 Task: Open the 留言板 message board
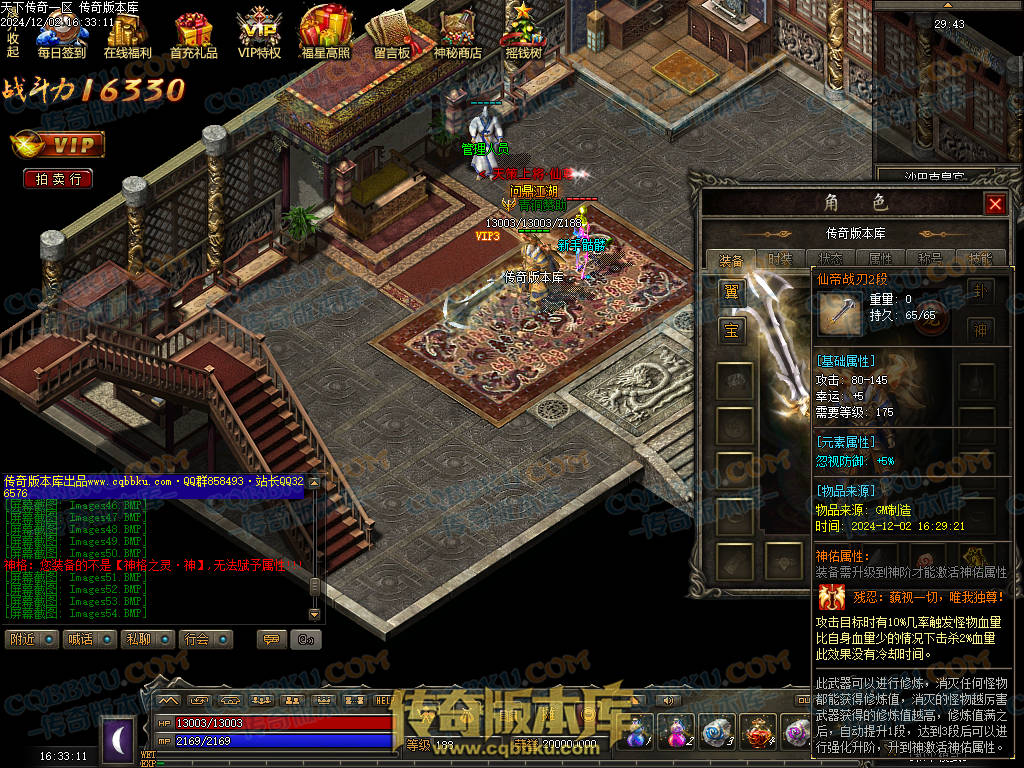(x=391, y=35)
